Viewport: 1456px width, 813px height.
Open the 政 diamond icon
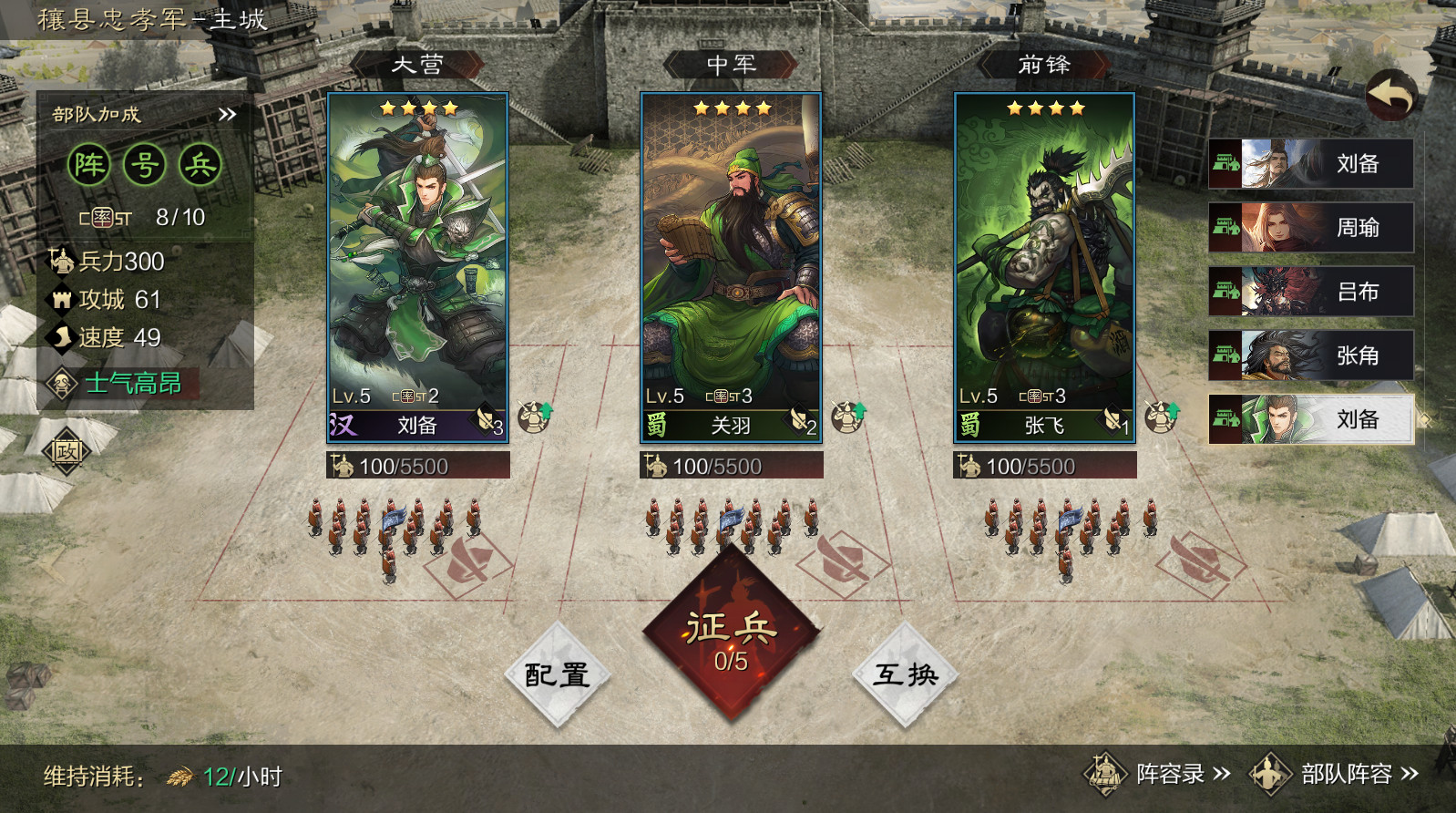(x=67, y=451)
